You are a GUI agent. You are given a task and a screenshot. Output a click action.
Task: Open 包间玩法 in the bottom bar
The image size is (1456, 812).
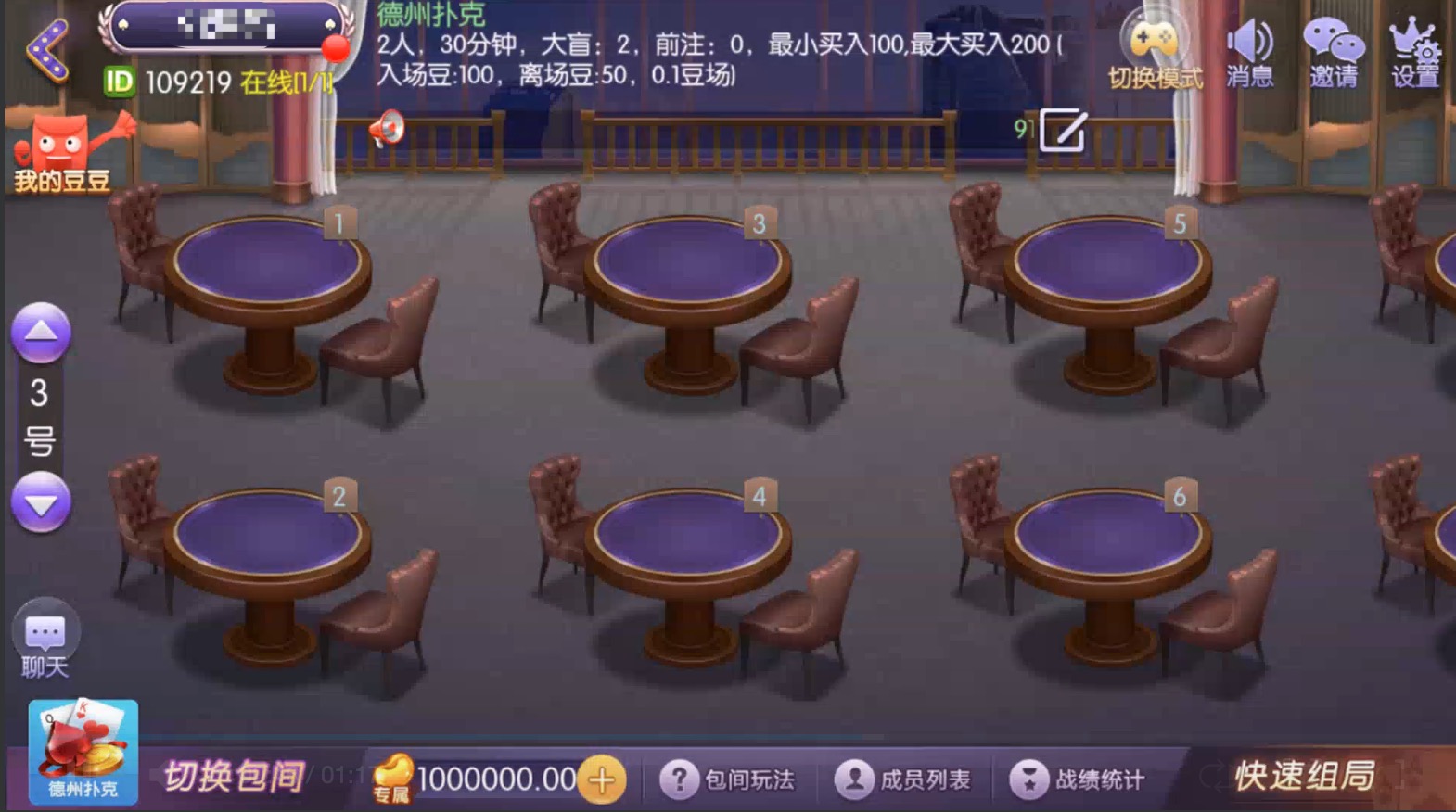pos(728,780)
